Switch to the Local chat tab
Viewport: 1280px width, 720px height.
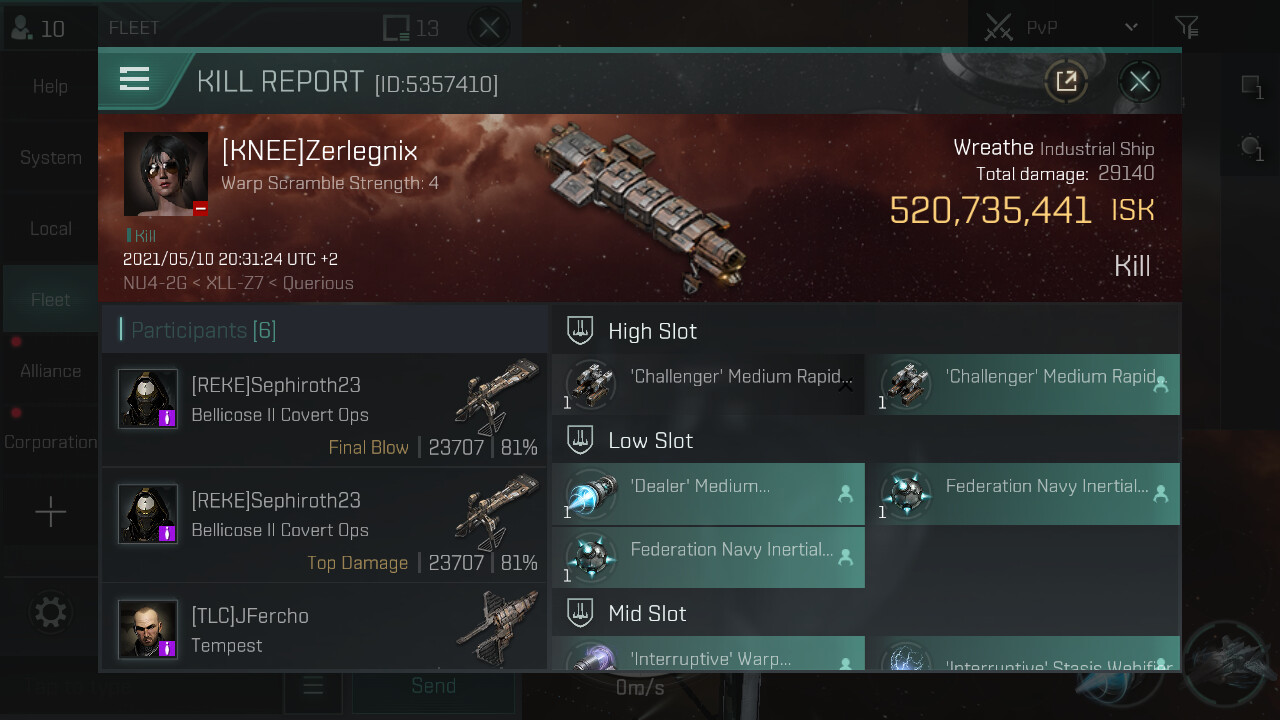[x=50, y=229]
